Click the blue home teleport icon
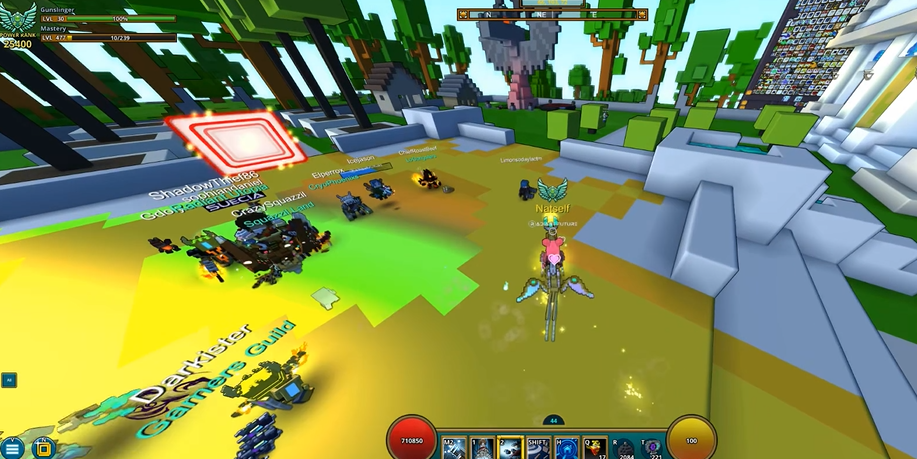The height and width of the screenshot is (459, 917). point(567,447)
